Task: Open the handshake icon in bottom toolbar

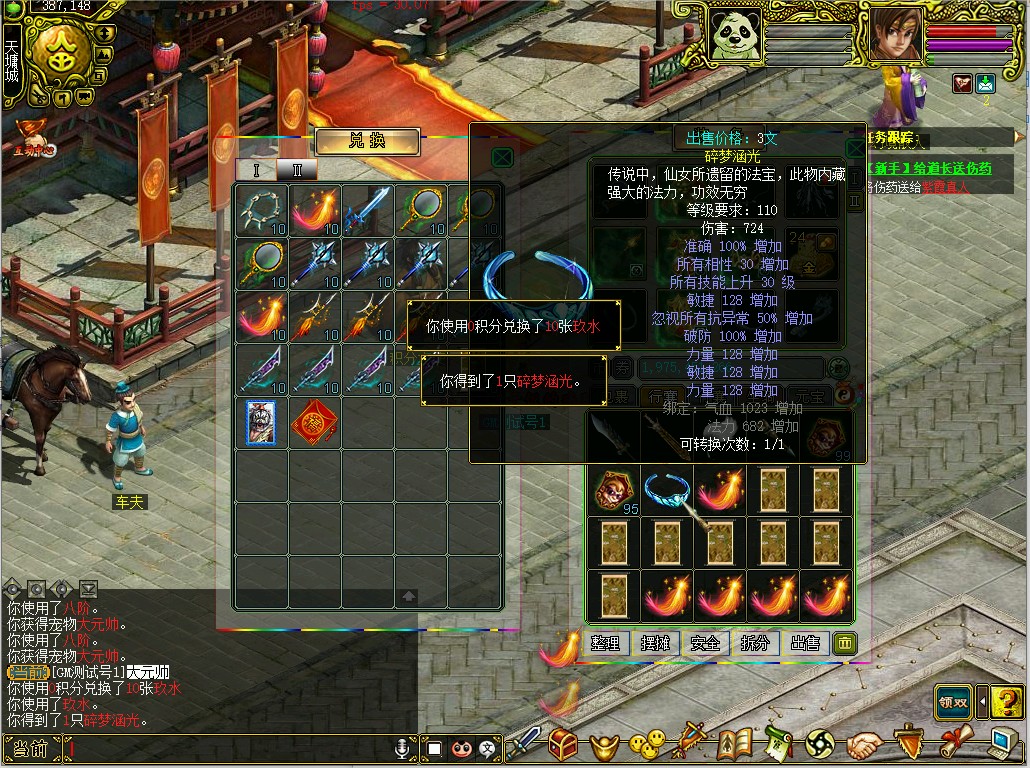Action: [x=866, y=745]
